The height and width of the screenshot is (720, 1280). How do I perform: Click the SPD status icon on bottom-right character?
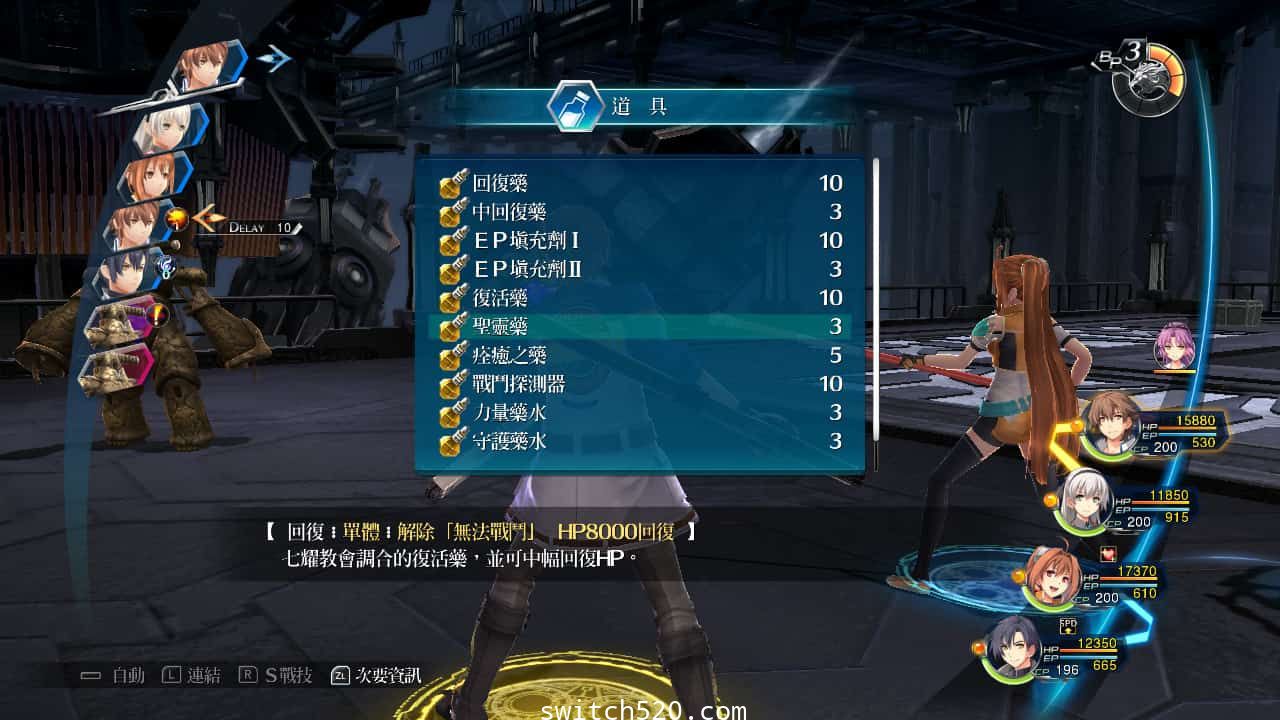[x=1066, y=626]
